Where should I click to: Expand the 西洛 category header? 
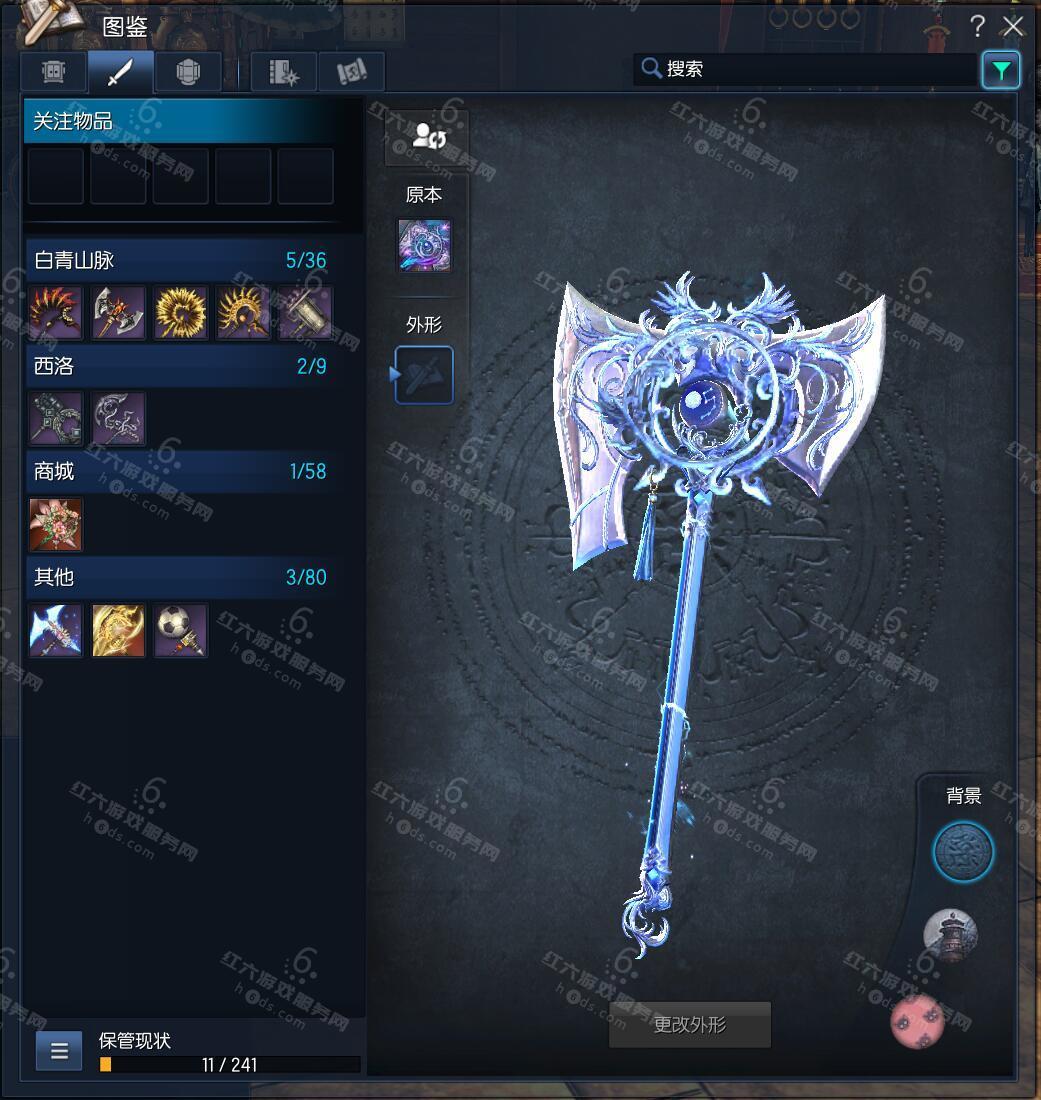click(x=180, y=366)
